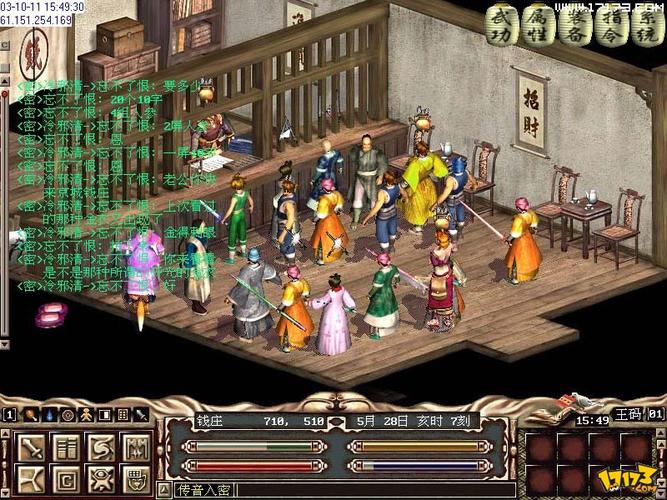The width and height of the screenshot is (667, 500).
Task: Open the 指令 commands lantern menu
Action: pyautogui.click(x=604, y=24)
